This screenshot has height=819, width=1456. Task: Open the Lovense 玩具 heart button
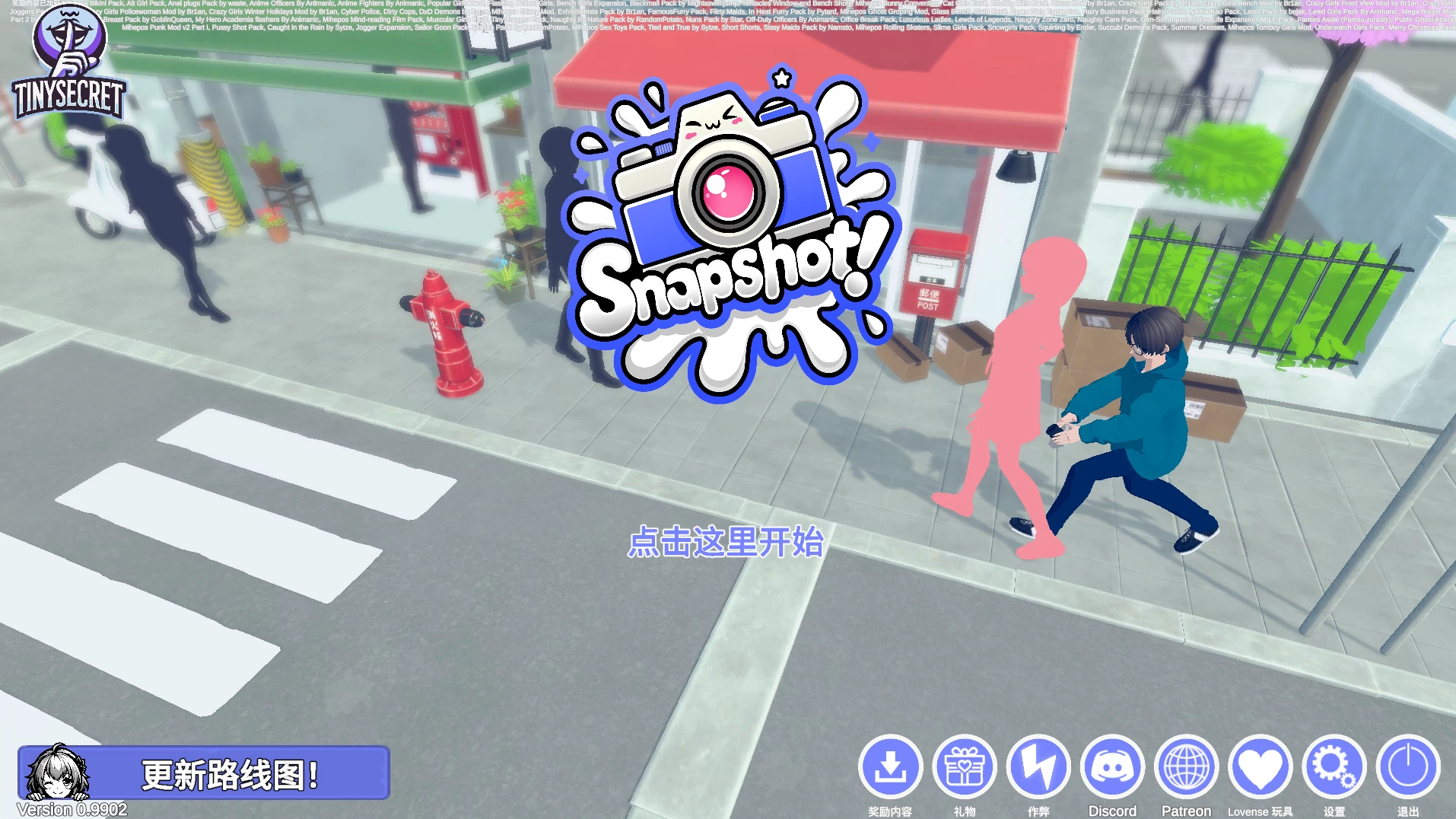[x=1260, y=766]
